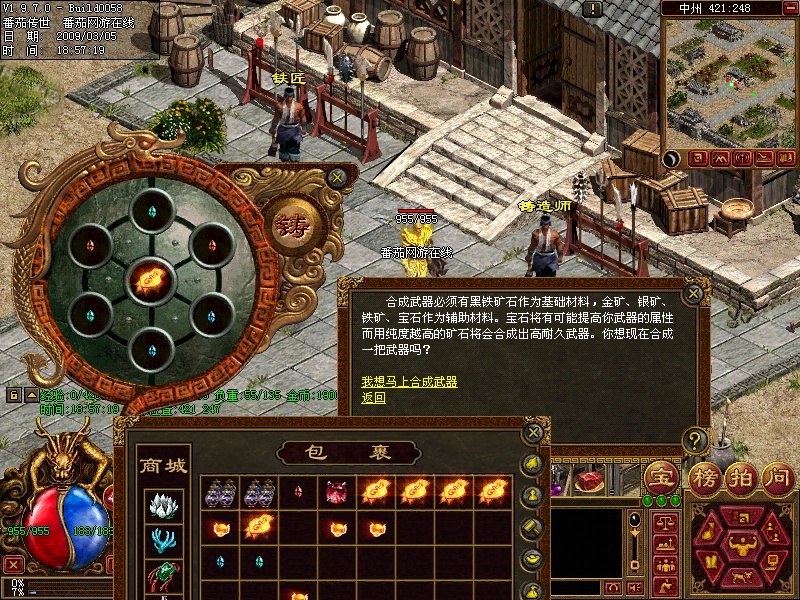Close the forging wheel panel
Image resolution: width=800 pixels, height=600 pixels.
338,177
